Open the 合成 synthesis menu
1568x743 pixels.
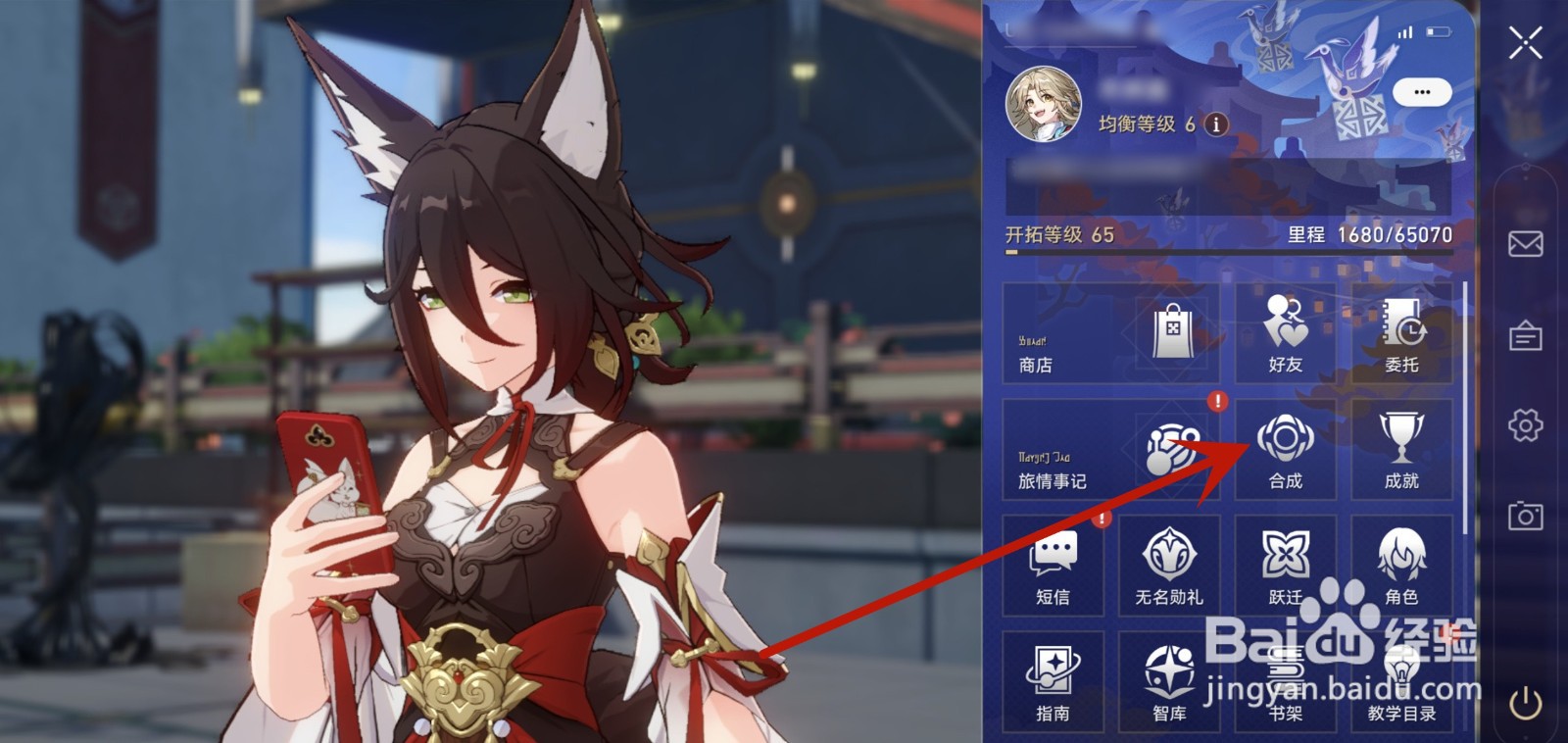tap(1284, 451)
